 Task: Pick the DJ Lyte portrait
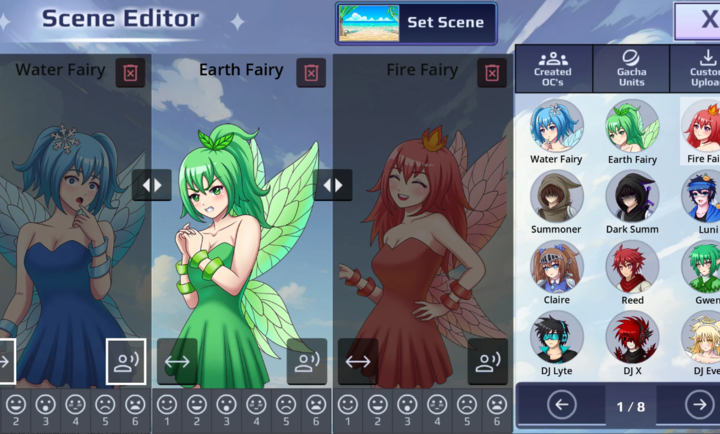click(x=557, y=337)
